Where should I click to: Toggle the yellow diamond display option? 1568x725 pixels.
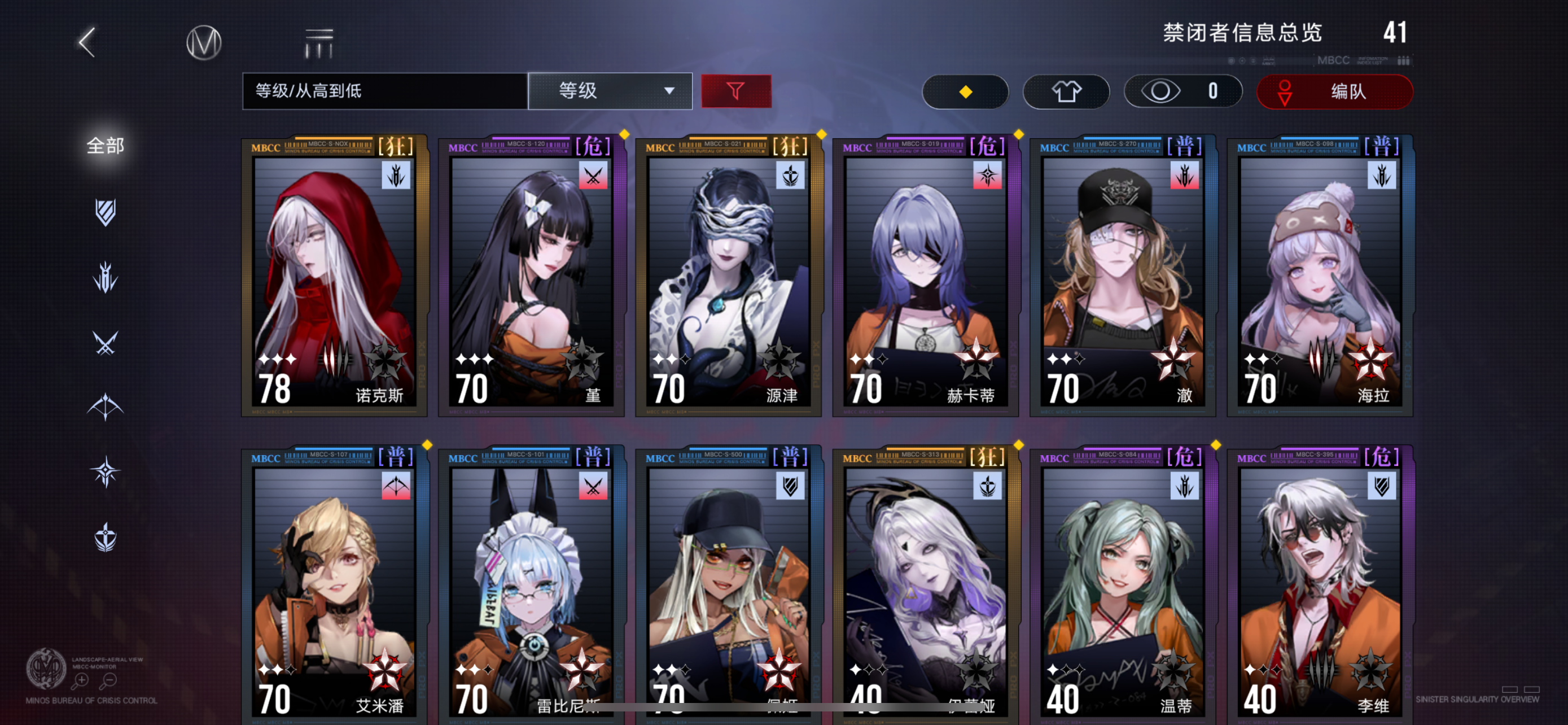tap(965, 91)
